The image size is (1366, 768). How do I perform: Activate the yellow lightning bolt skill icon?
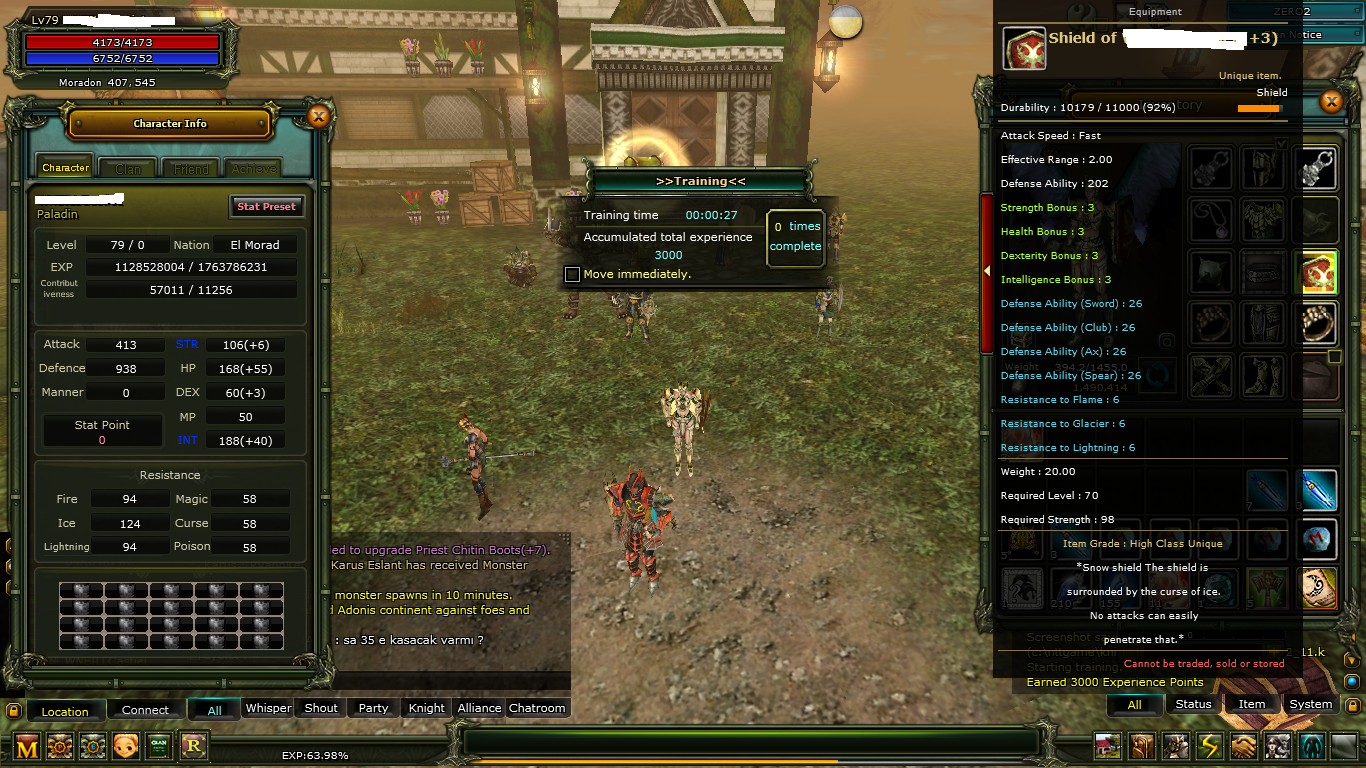[1211, 746]
